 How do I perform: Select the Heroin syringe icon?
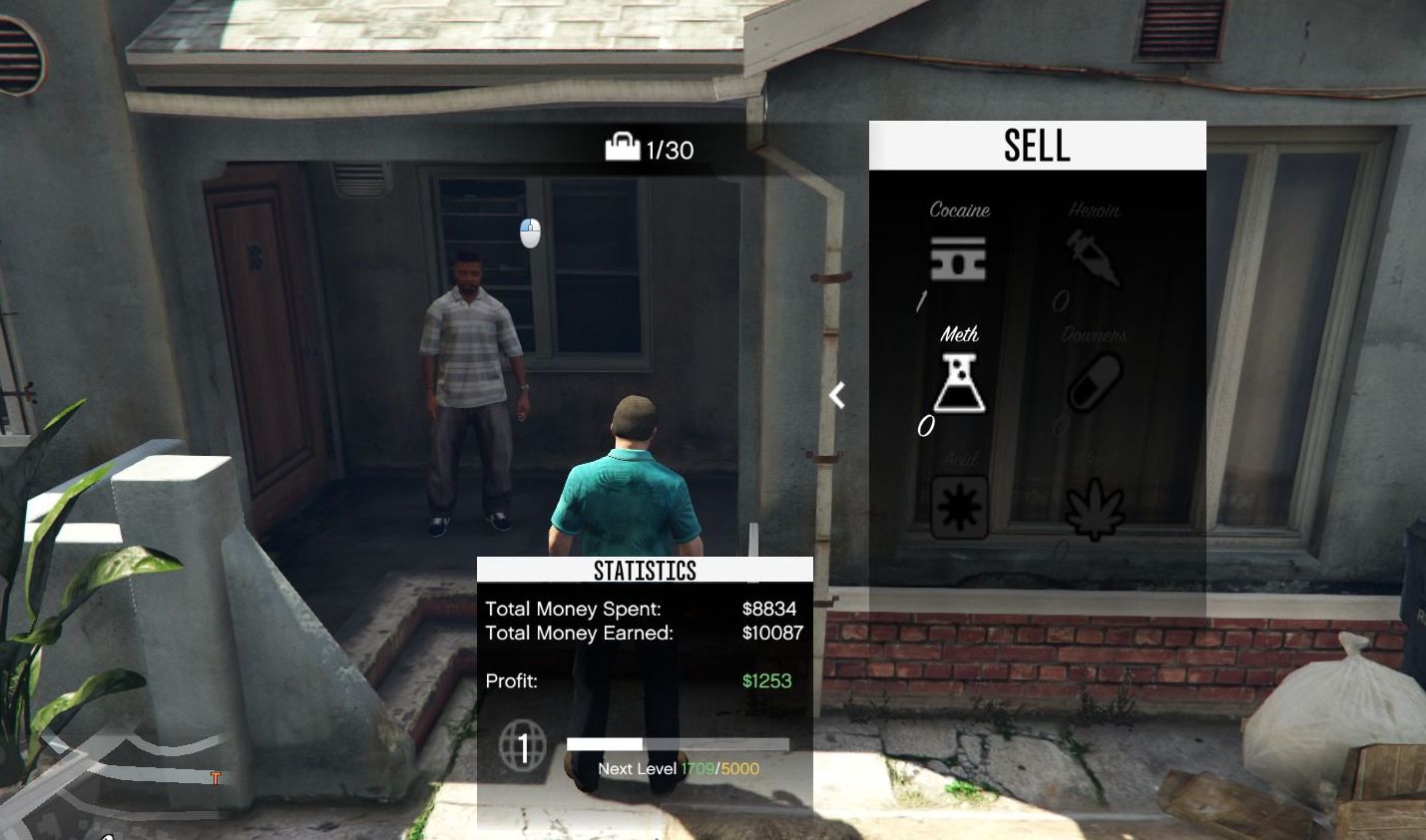1094,257
